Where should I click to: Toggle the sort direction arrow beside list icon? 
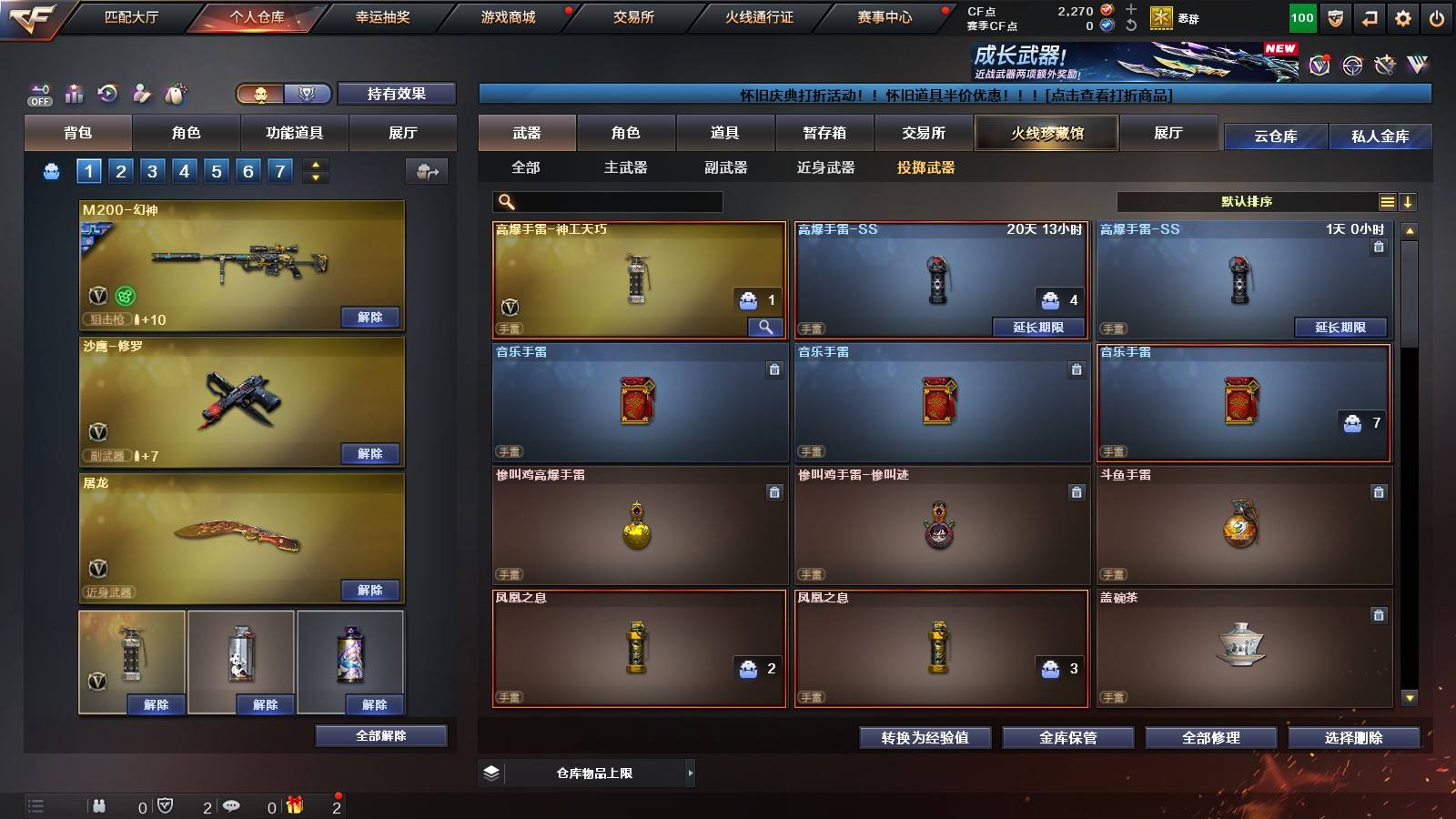1409,201
